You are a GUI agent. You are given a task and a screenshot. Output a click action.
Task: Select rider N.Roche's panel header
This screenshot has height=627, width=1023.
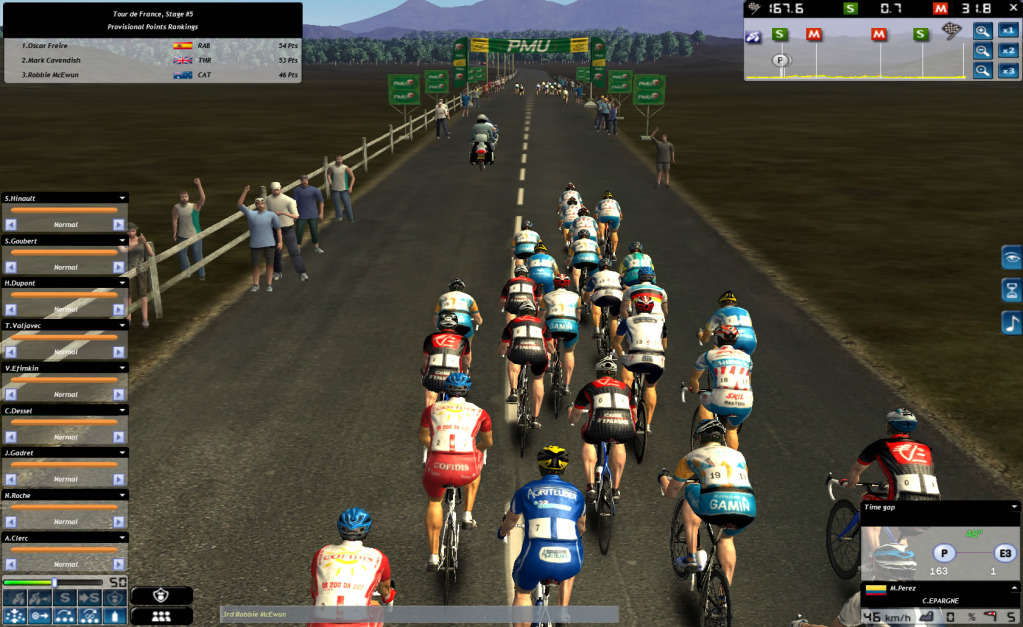(x=60, y=495)
